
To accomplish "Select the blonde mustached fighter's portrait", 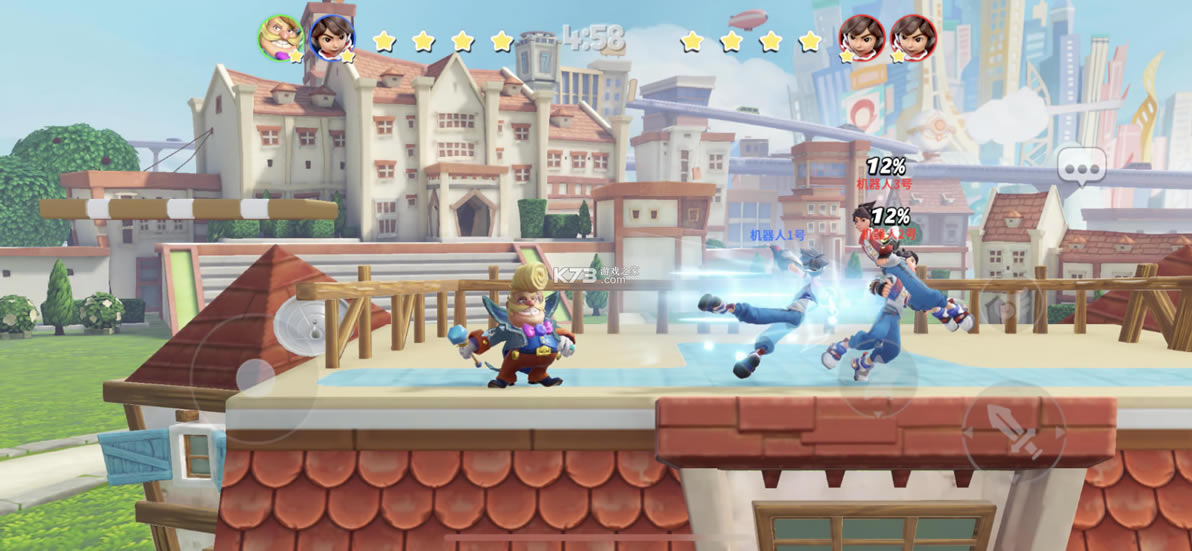I will (281, 38).
